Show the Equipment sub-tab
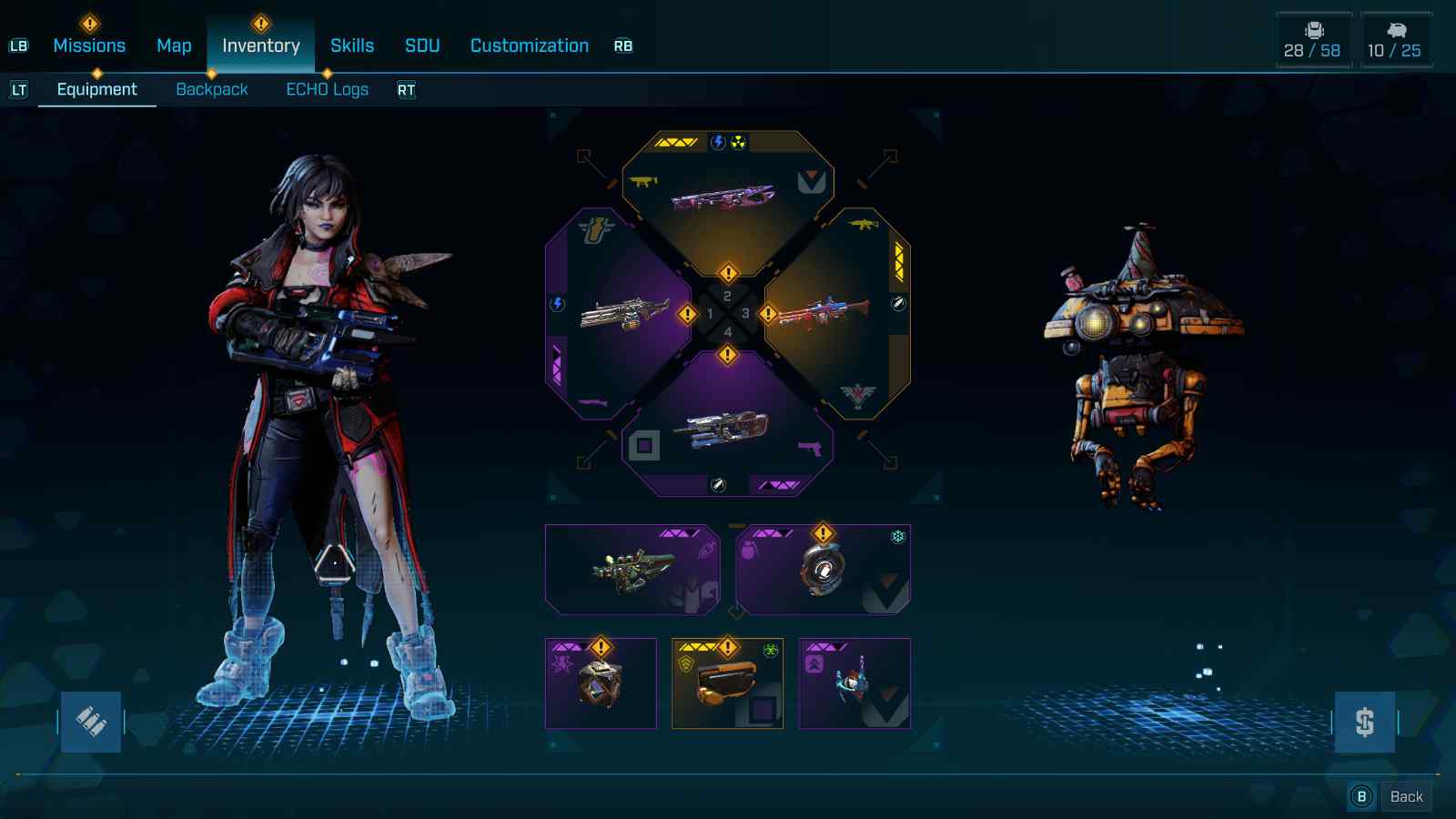1456x819 pixels. point(96,89)
